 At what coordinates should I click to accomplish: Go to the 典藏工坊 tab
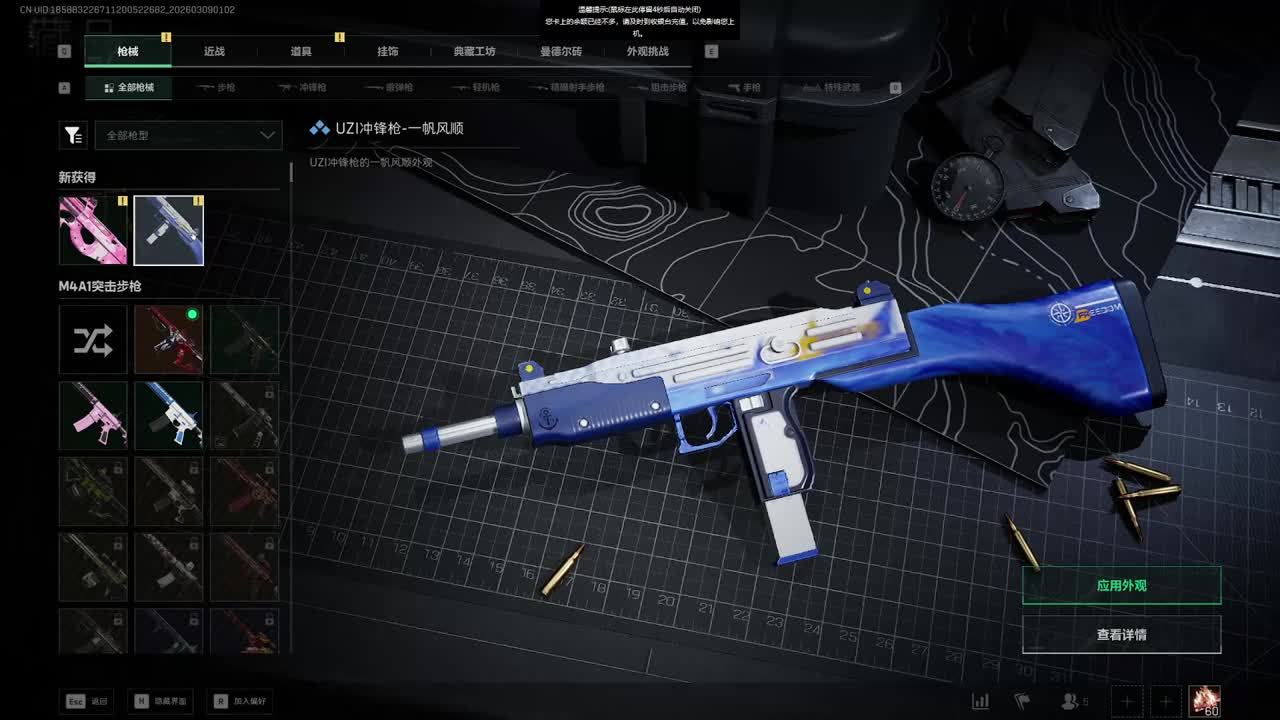(x=474, y=51)
